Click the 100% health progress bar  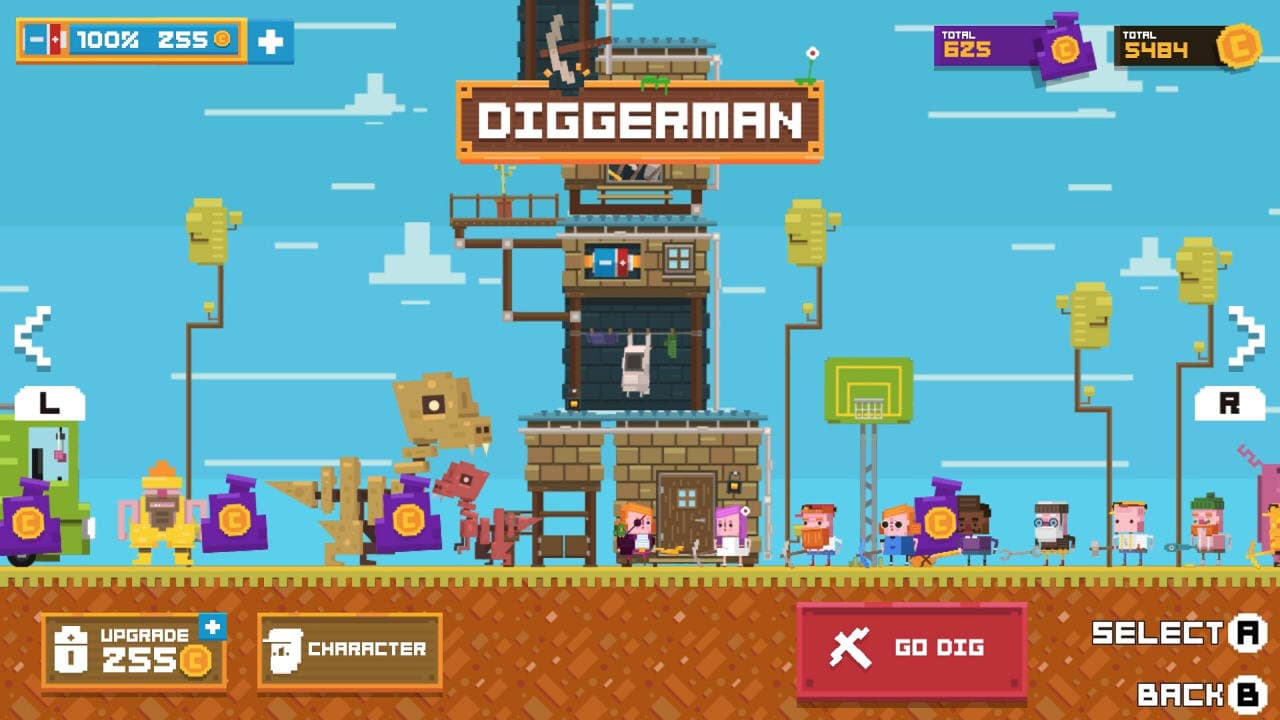point(110,38)
